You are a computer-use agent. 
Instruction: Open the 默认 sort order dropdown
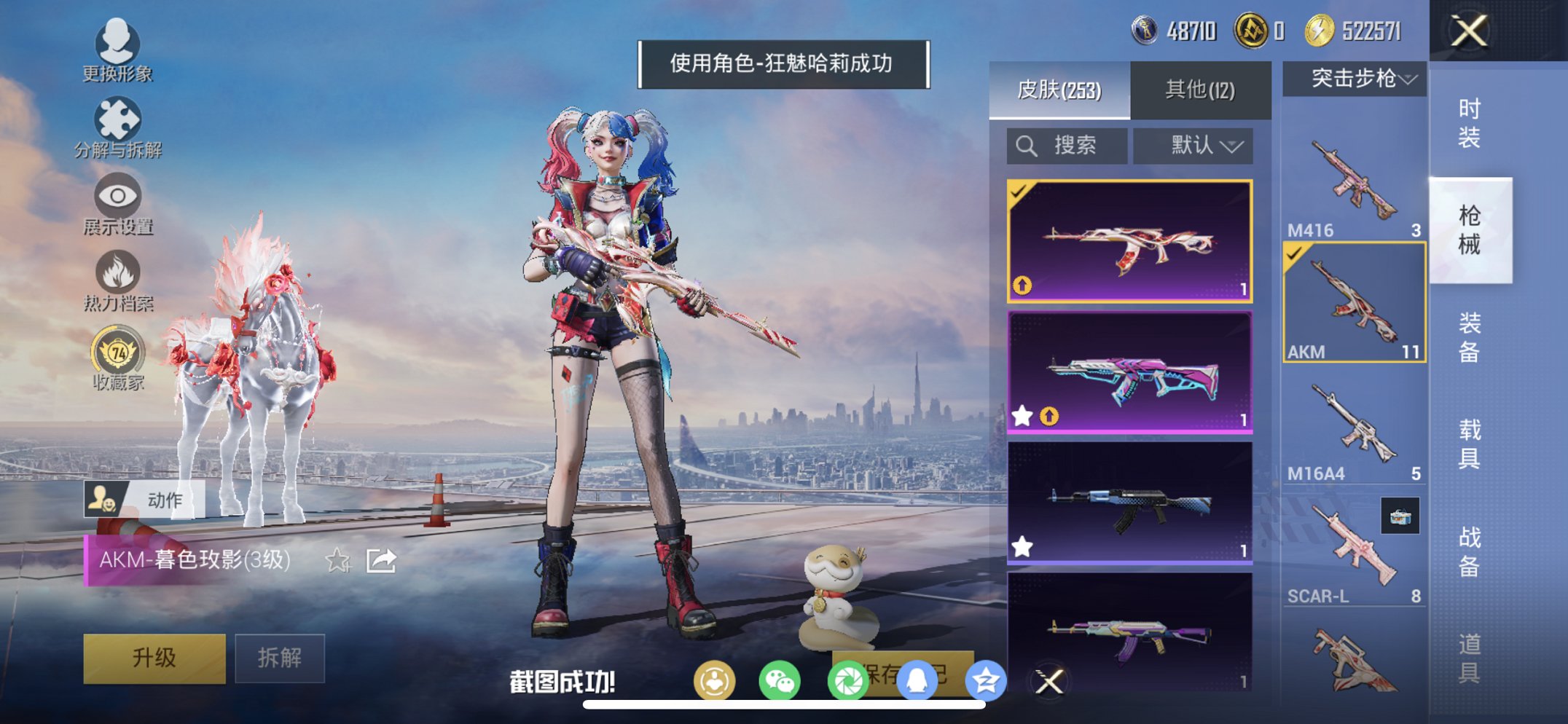pos(1193,145)
